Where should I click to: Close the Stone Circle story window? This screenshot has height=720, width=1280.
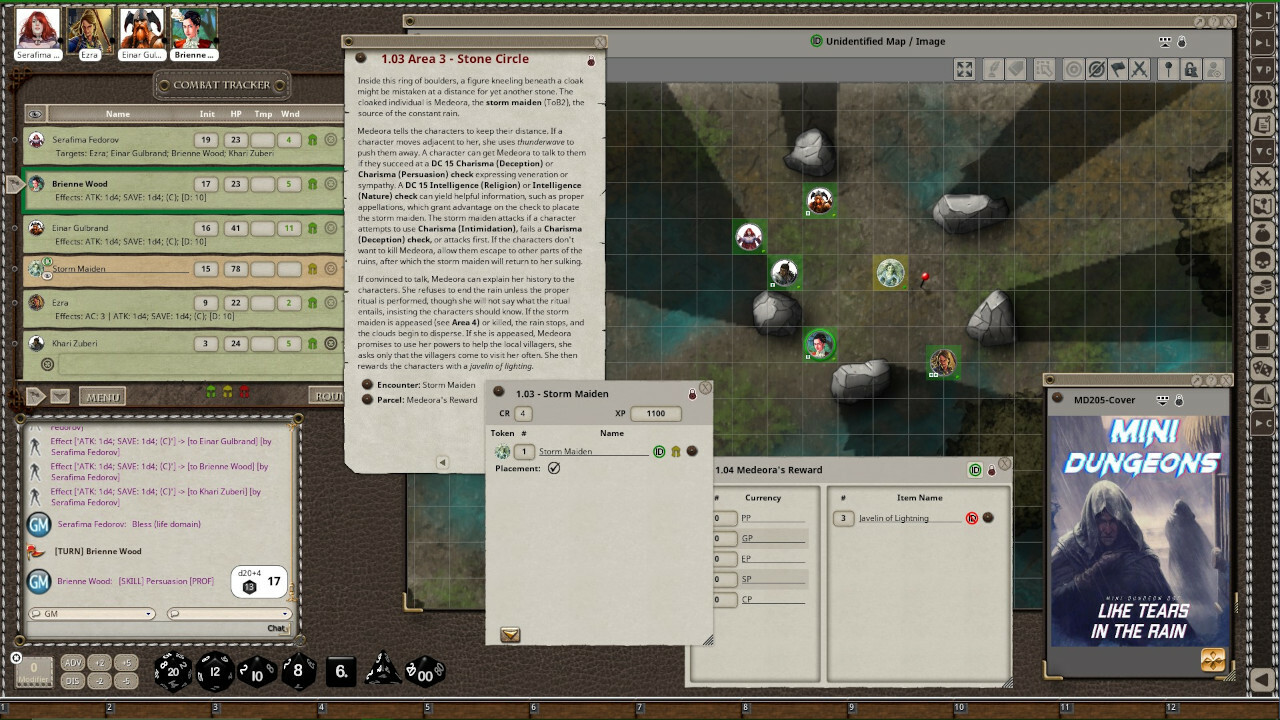[600, 42]
